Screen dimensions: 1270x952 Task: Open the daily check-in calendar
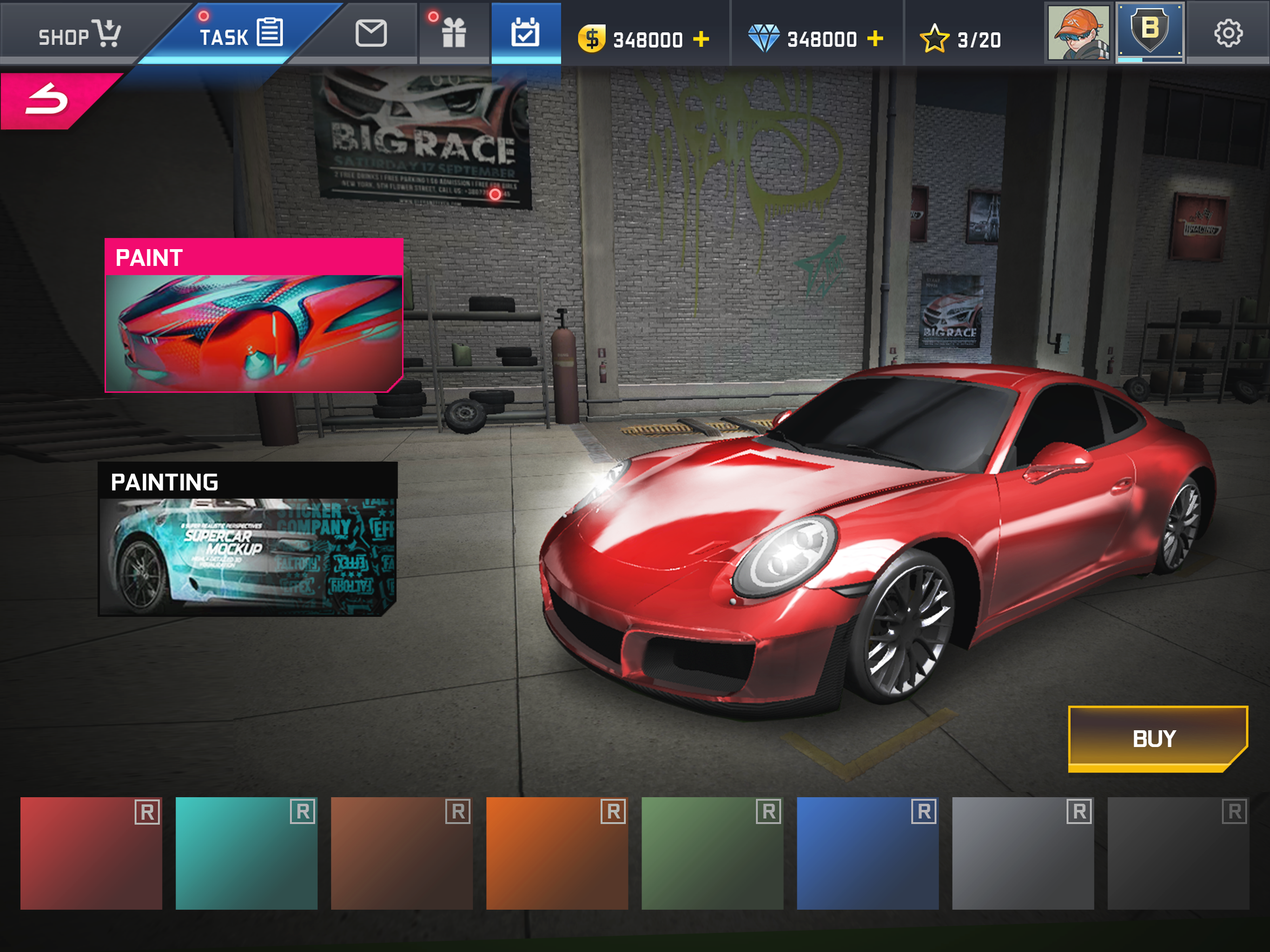(525, 33)
